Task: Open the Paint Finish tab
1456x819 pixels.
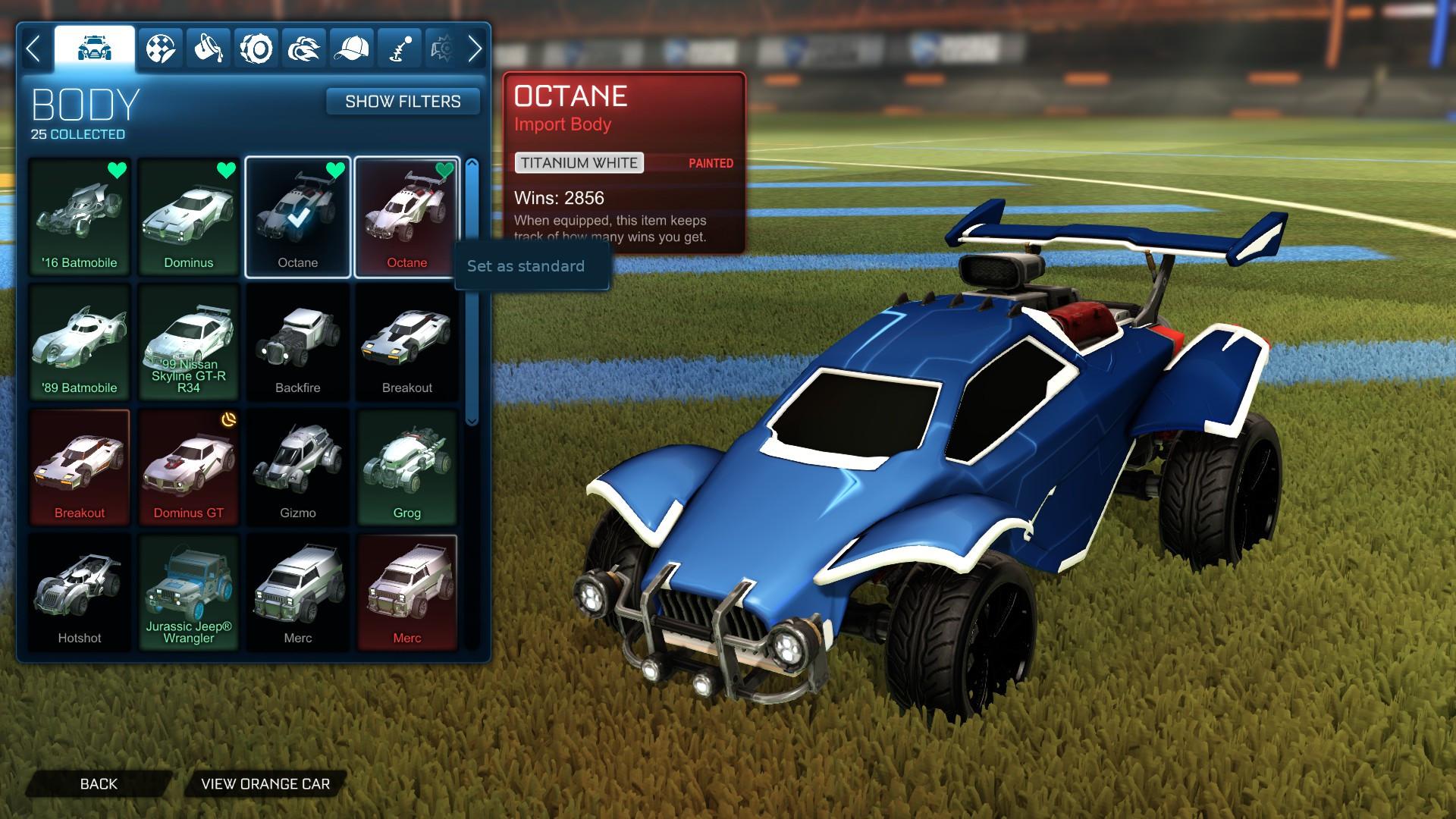Action: [209, 49]
